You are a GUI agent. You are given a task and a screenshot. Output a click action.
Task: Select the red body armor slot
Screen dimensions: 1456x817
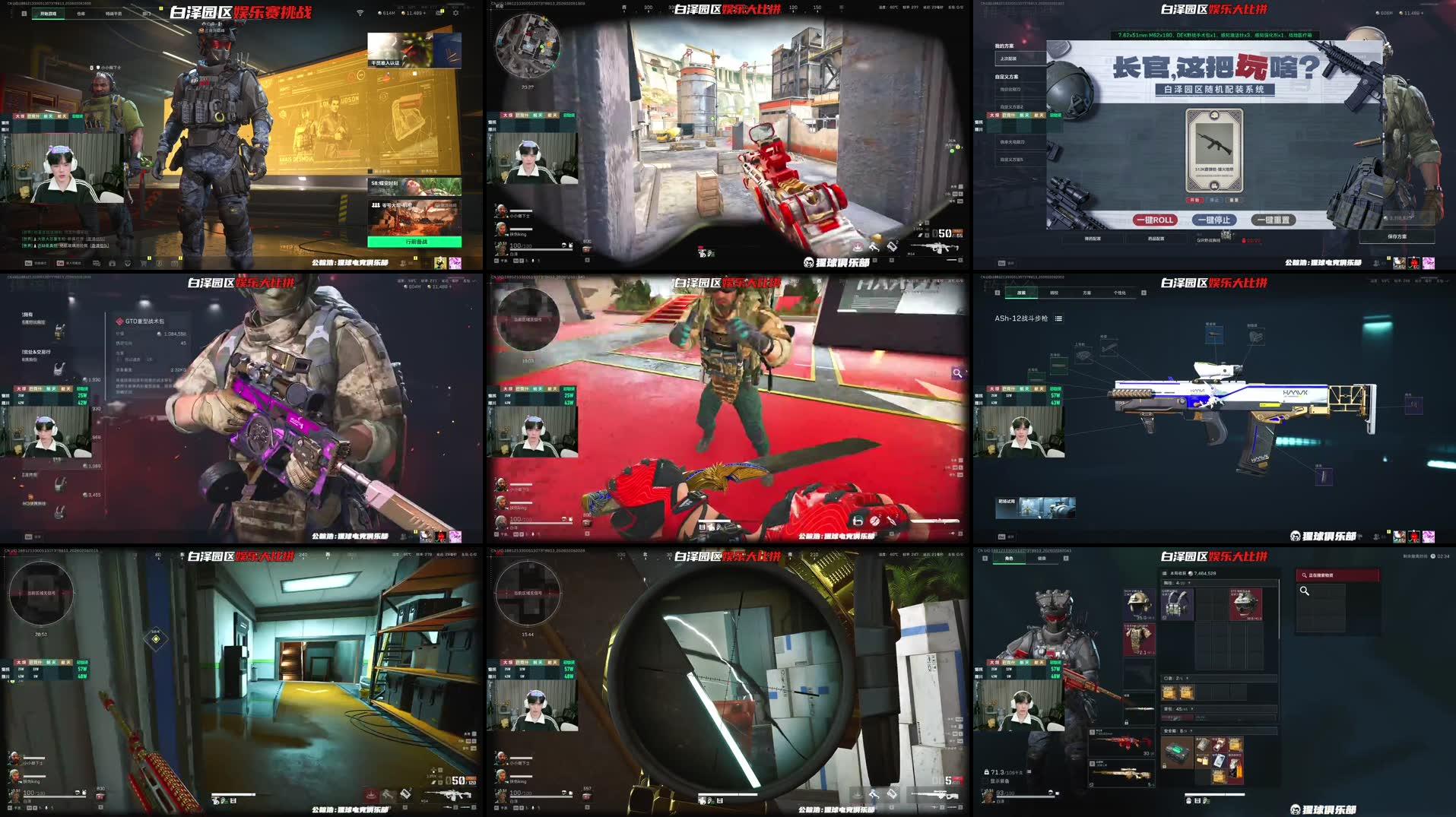click(1137, 638)
